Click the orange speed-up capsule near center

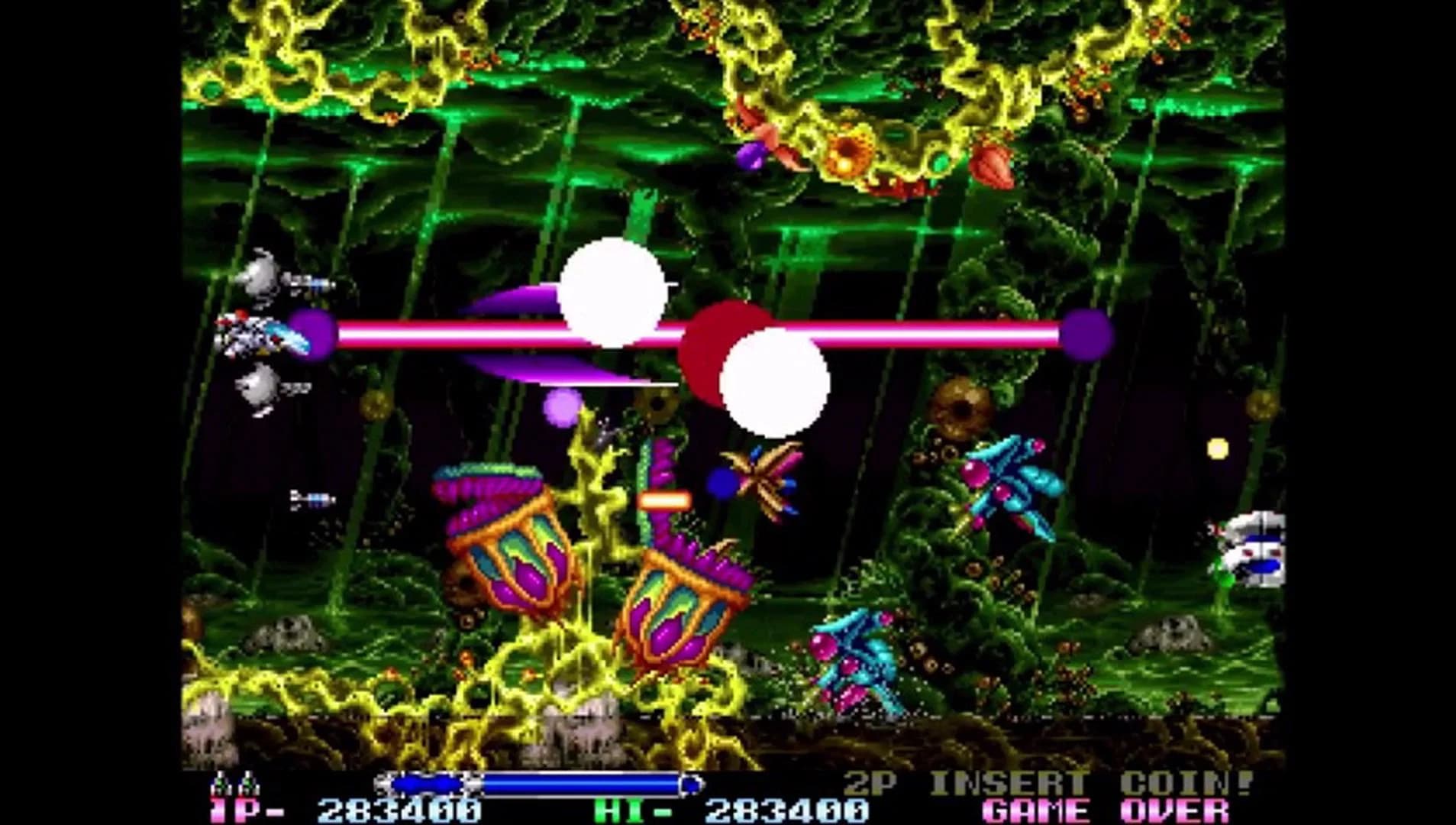(x=663, y=500)
